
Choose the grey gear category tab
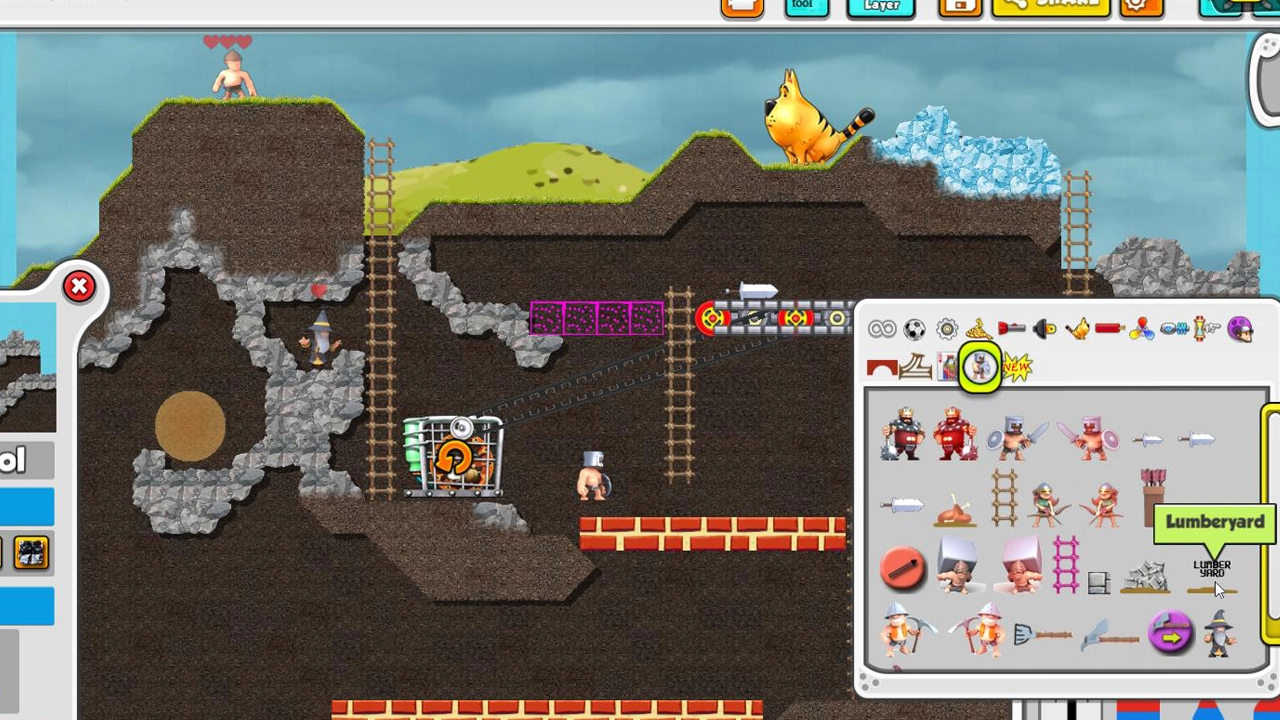pyautogui.click(x=946, y=329)
